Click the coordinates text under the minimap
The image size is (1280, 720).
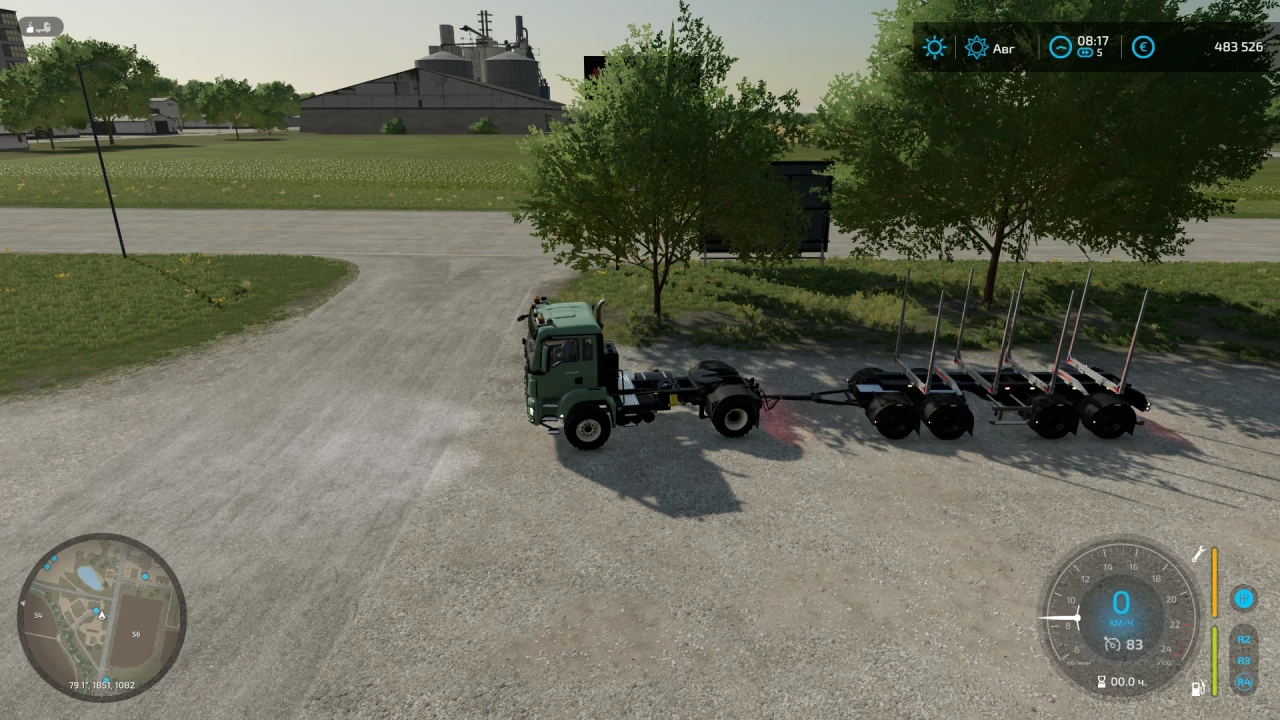tap(100, 686)
